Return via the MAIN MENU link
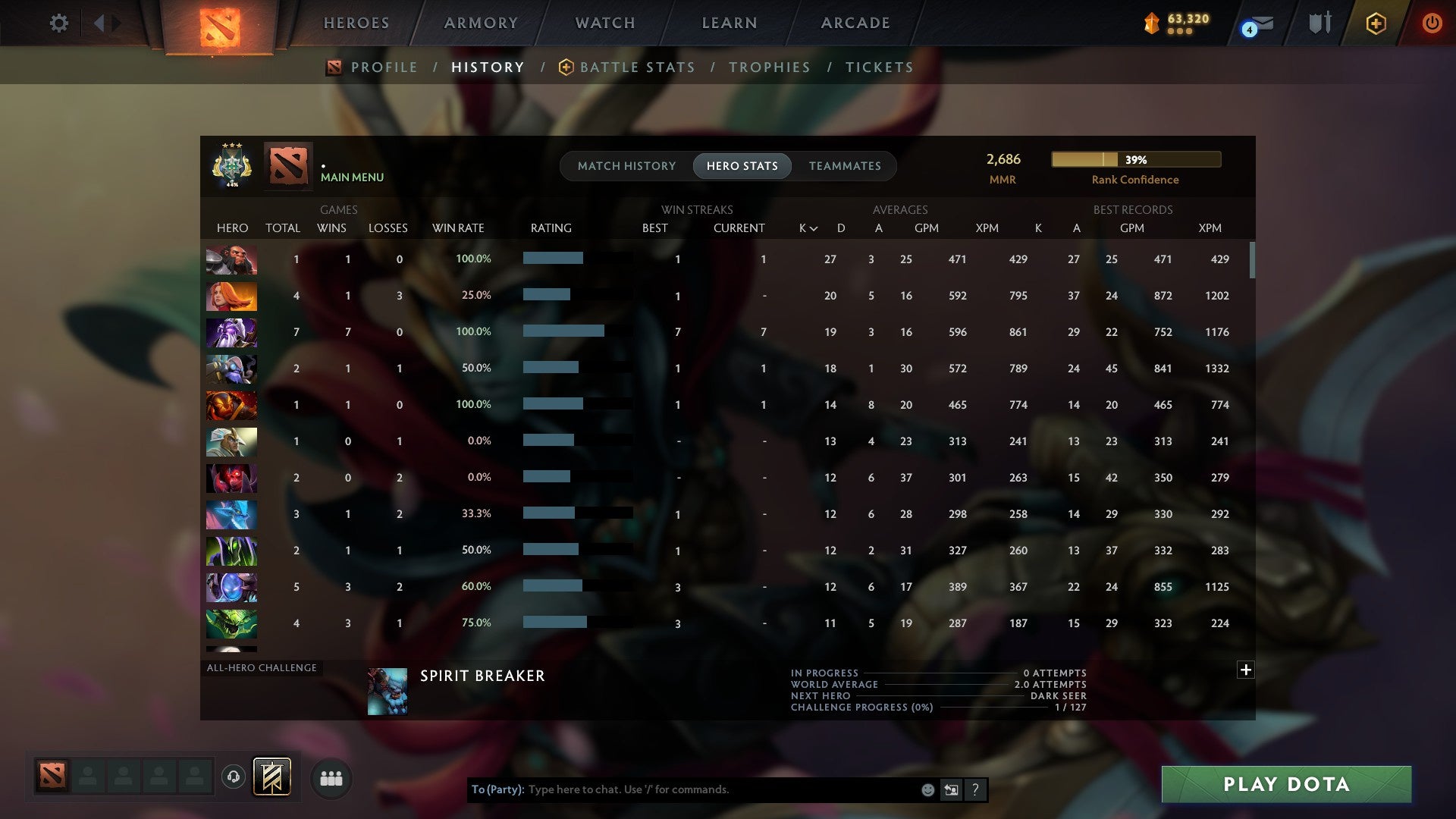The image size is (1456, 819). tap(351, 177)
